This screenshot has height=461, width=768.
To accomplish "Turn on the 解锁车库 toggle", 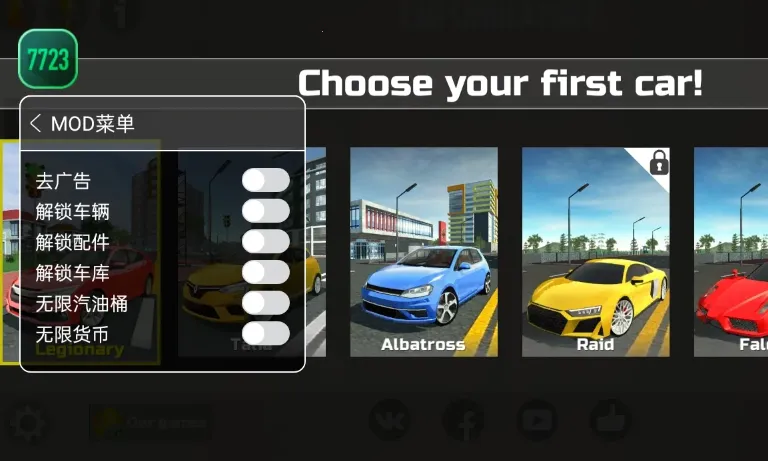I will (x=266, y=272).
